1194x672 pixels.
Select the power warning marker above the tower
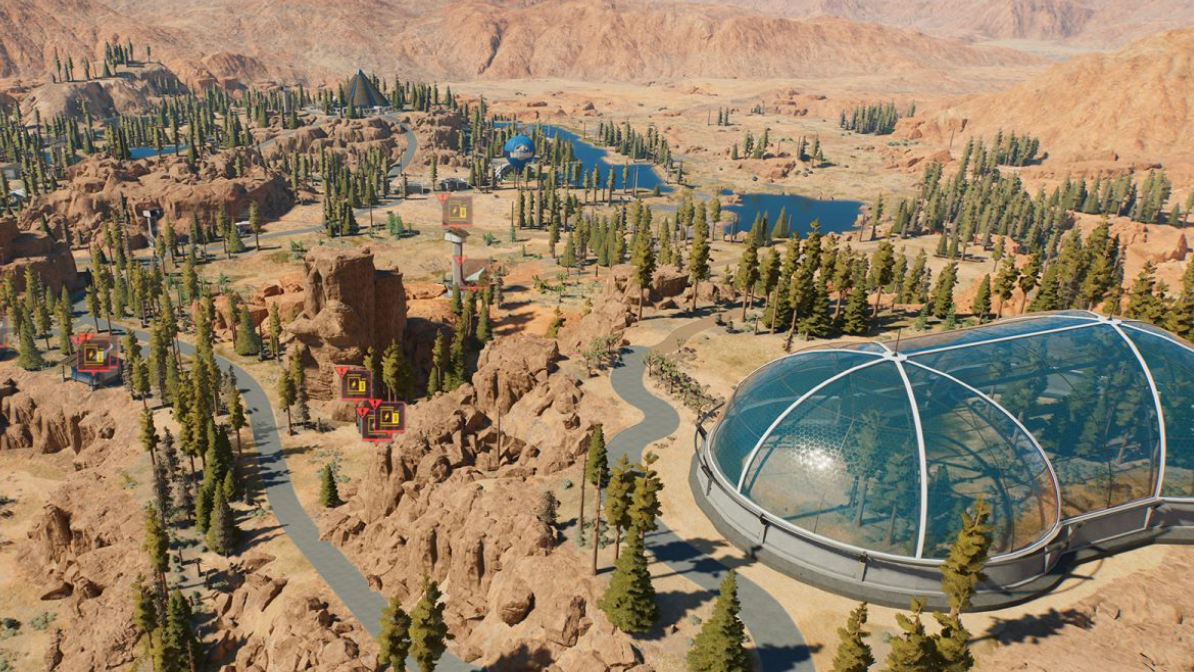coord(457,210)
